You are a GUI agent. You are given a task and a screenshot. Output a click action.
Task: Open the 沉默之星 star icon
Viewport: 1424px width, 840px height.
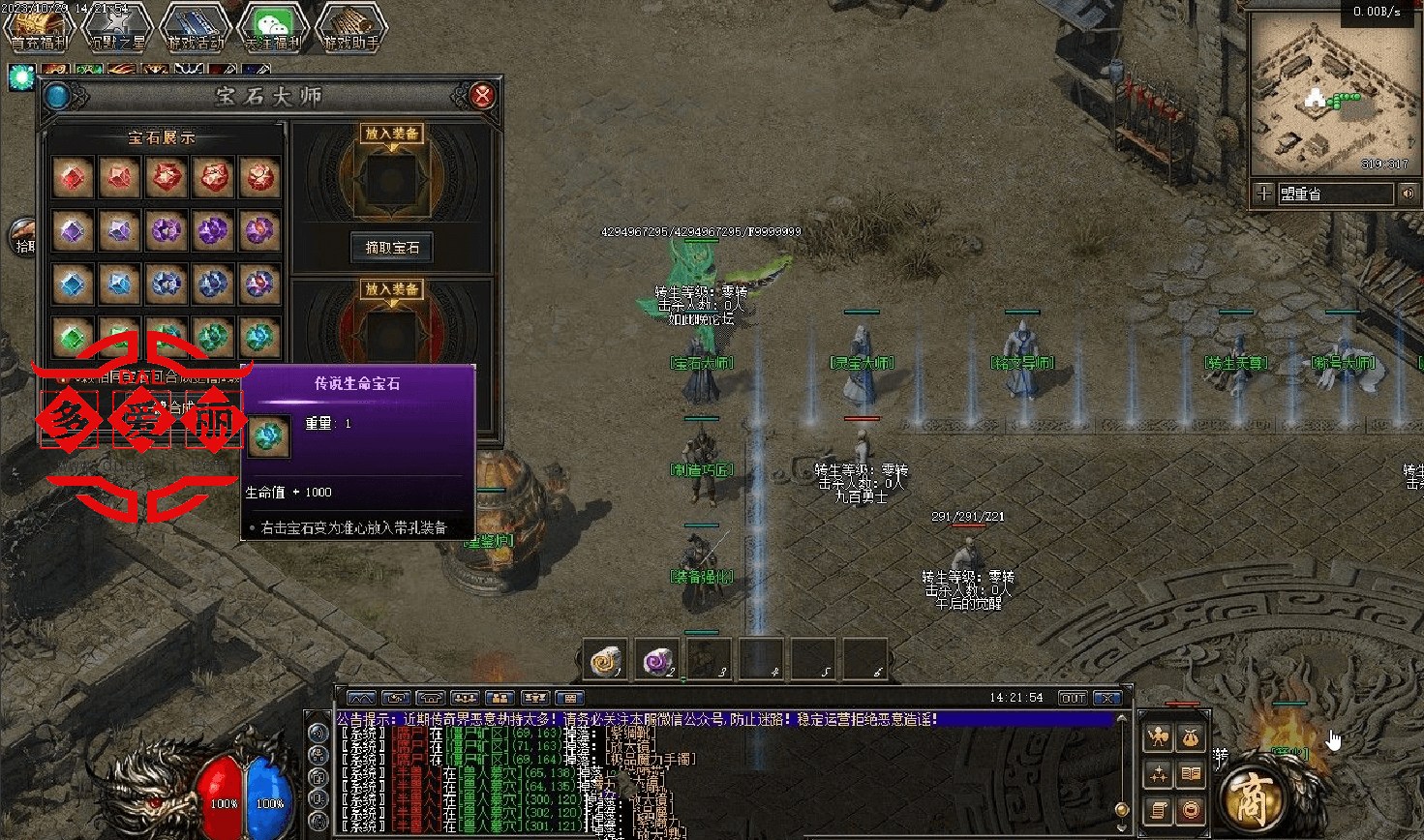[x=117, y=27]
